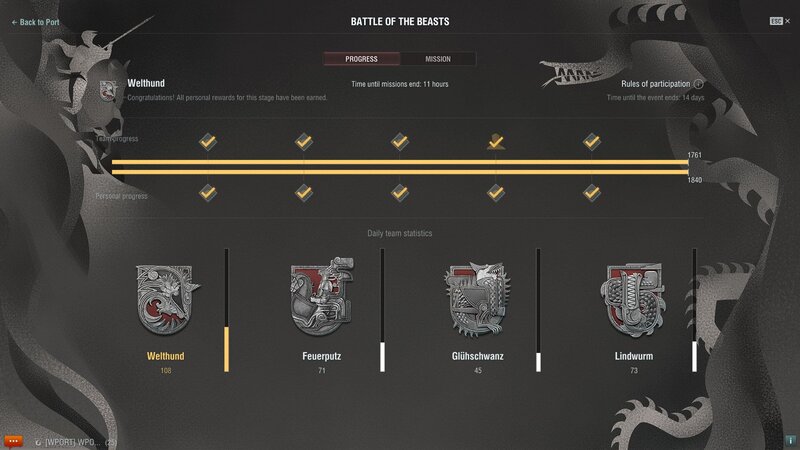Close the Battle of the Beasts screen
Image resolution: width=800 pixels, height=450 pixels.
pyautogui.click(x=777, y=21)
